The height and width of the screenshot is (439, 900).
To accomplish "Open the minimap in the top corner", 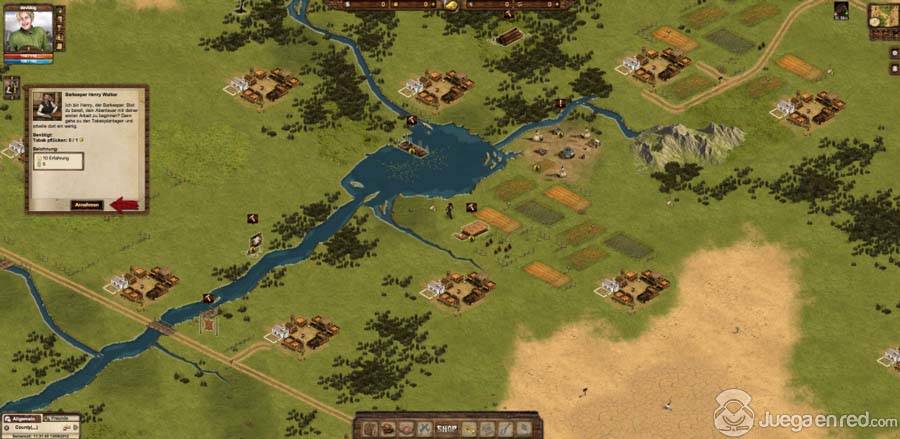I will pos(882,15).
